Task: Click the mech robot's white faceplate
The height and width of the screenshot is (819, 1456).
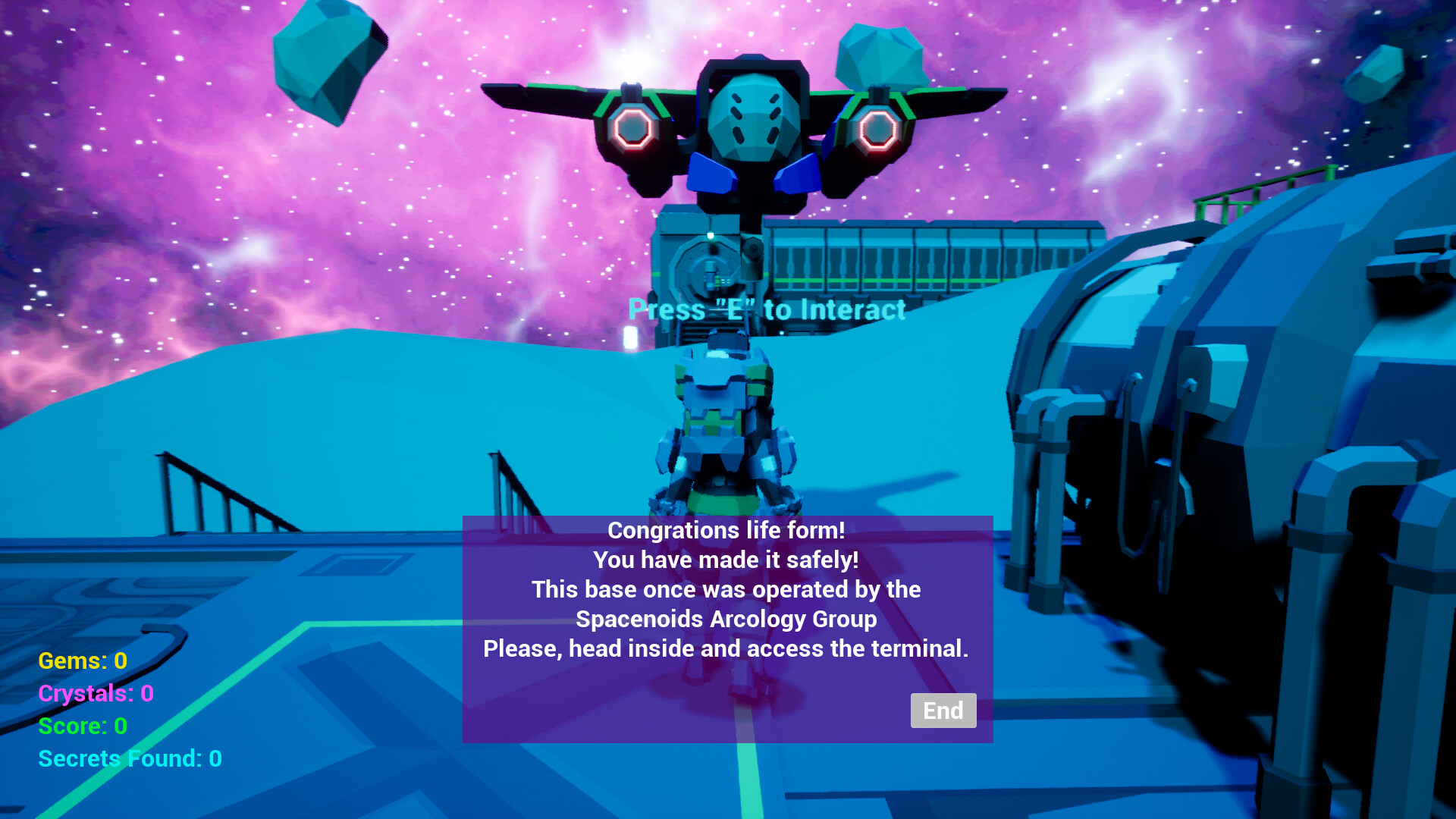Action: coord(753,118)
